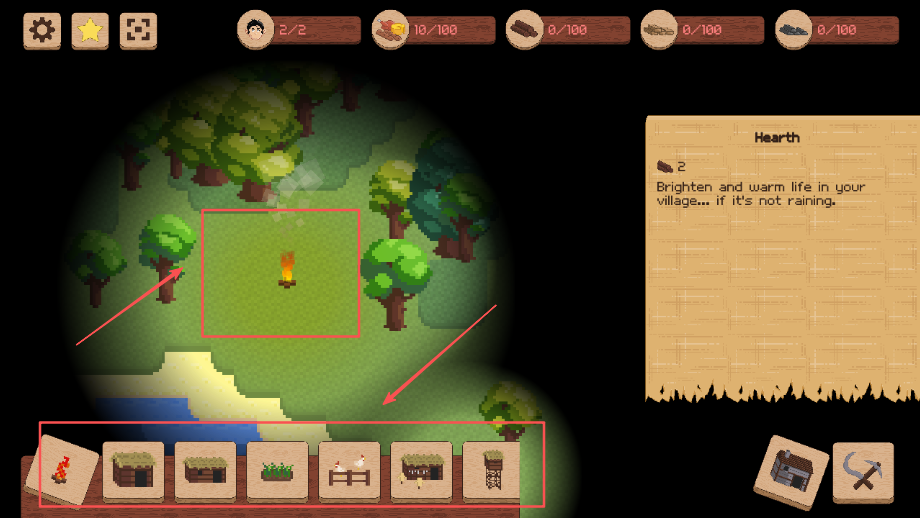Image resolution: width=920 pixels, height=518 pixels.
Task: Pick the wooden watchtower building tile
Action: pyautogui.click(x=492, y=470)
